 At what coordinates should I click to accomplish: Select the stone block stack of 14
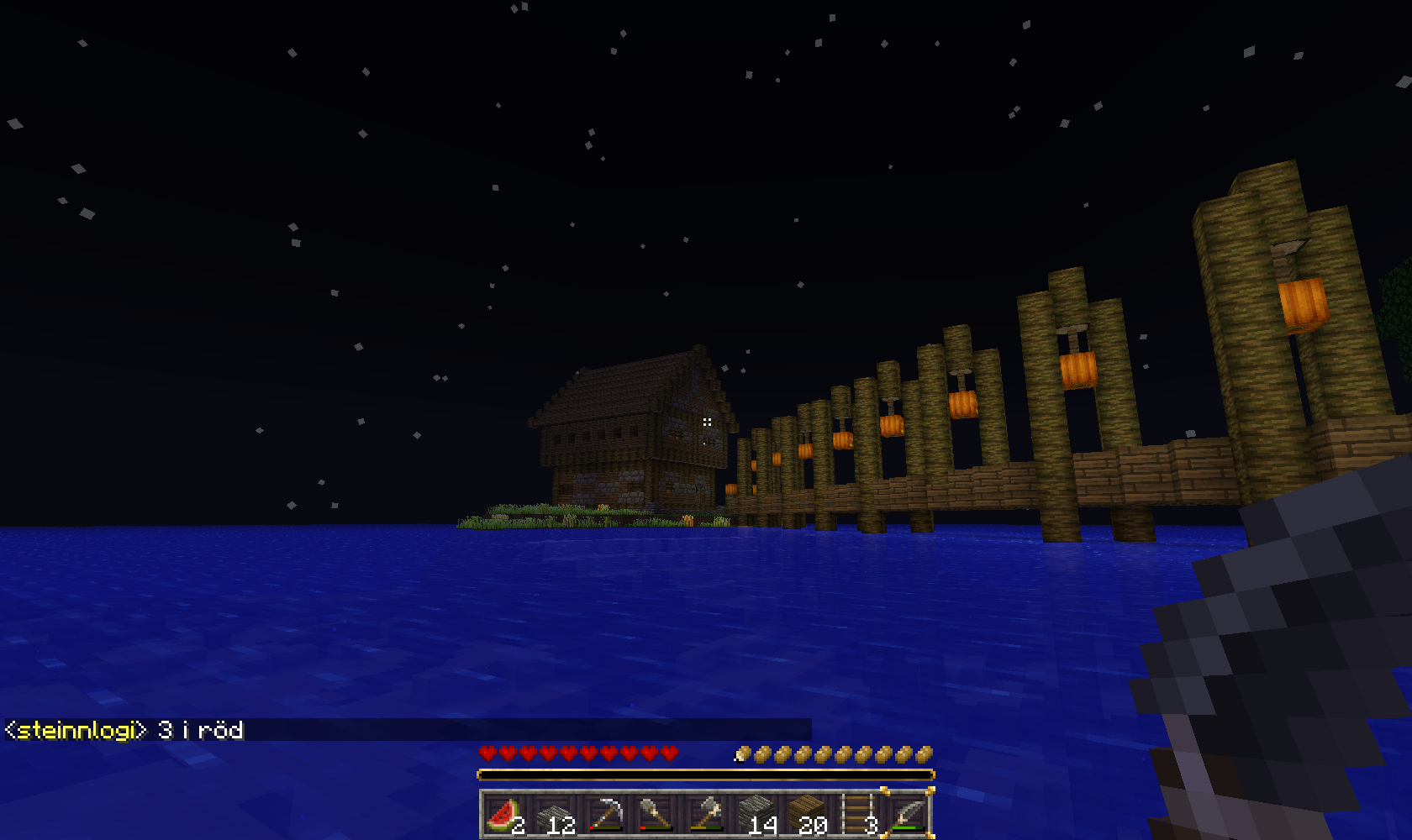tap(756, 815)
